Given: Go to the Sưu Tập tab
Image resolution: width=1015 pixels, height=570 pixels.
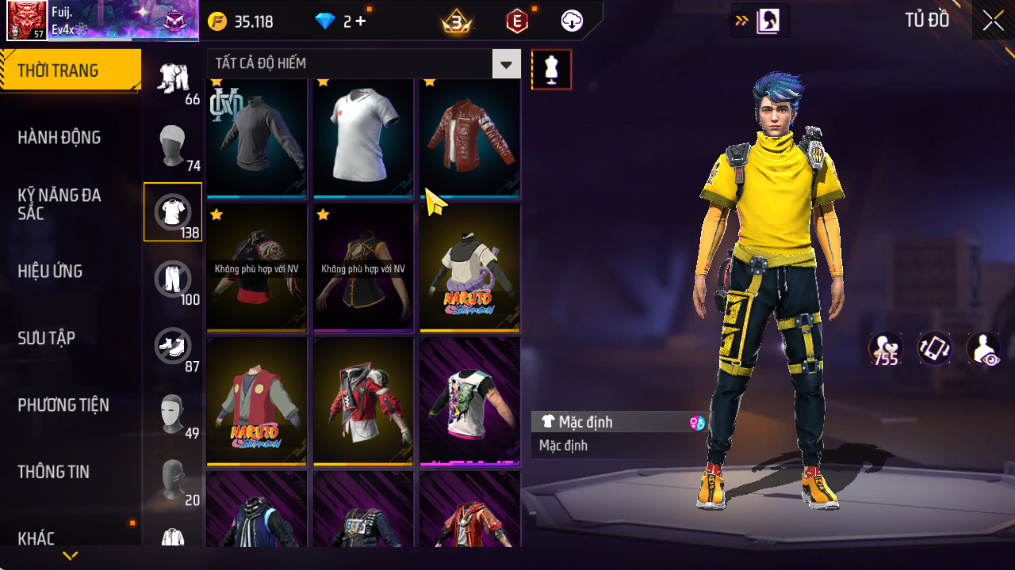Looking at the screenshot, I should pyautogui.click(x=46, y=338).
